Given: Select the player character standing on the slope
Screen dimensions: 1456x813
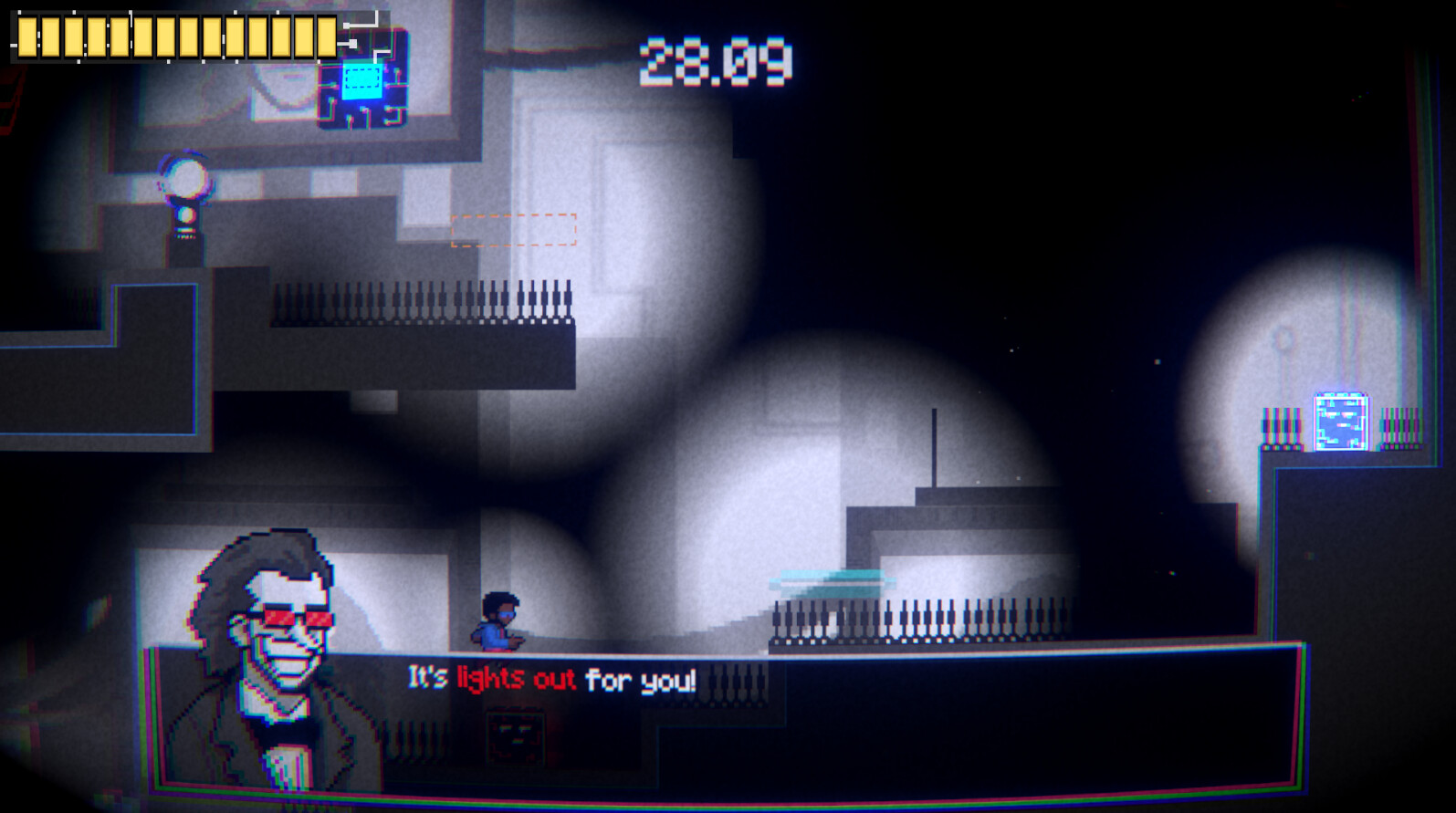Looking at the screenshot, I should pyautogui.click(x=500, y=619).
